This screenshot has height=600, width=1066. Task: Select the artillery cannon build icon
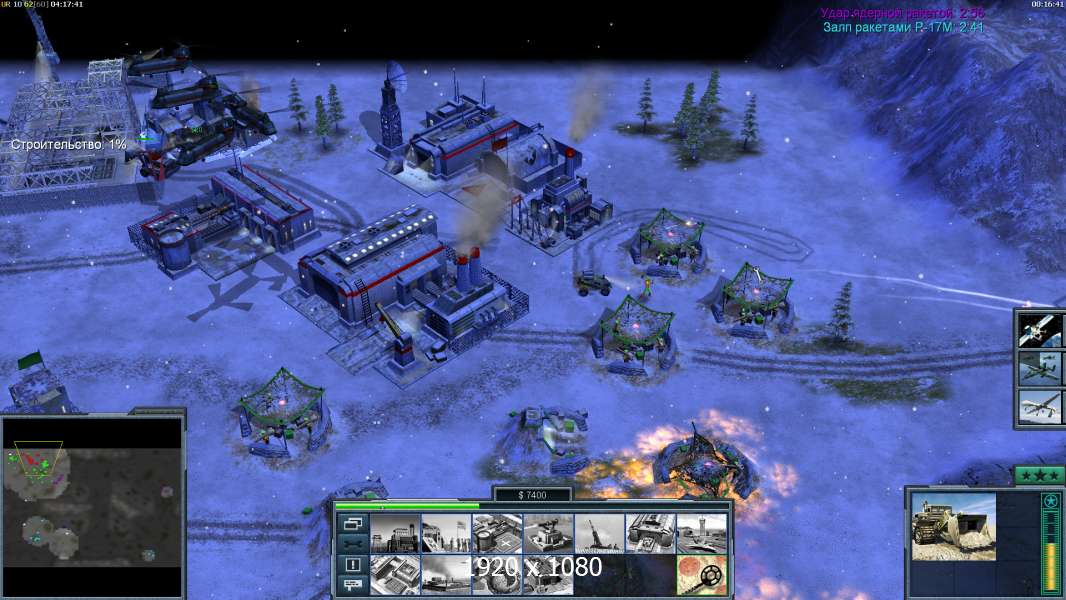[x=599, y=533]
